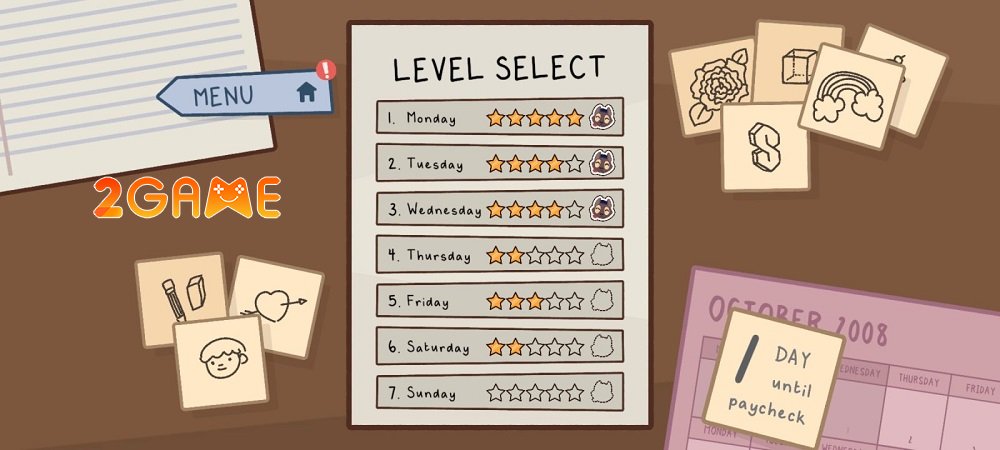
Task: Pick the Thursday level row
Action: pos(499,255)
